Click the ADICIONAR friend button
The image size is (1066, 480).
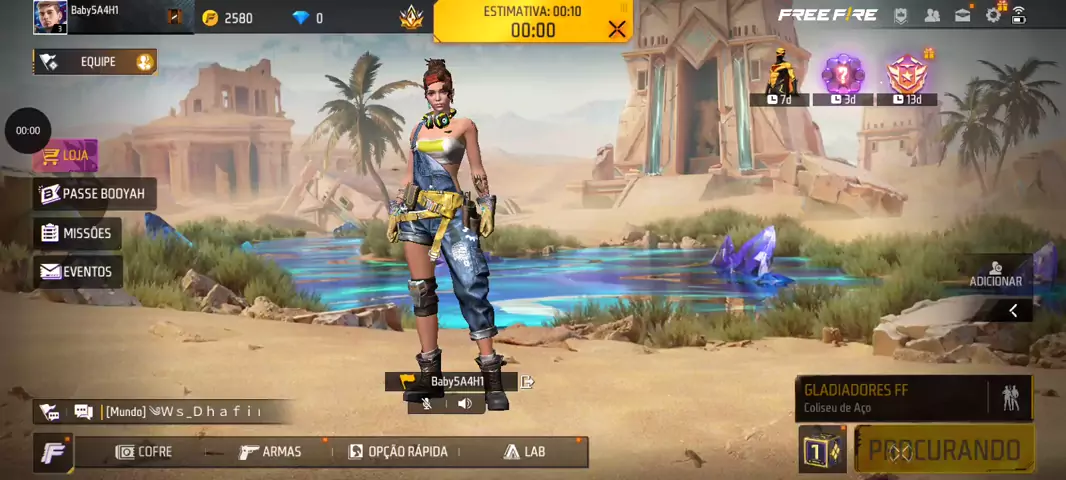[995, 273]
